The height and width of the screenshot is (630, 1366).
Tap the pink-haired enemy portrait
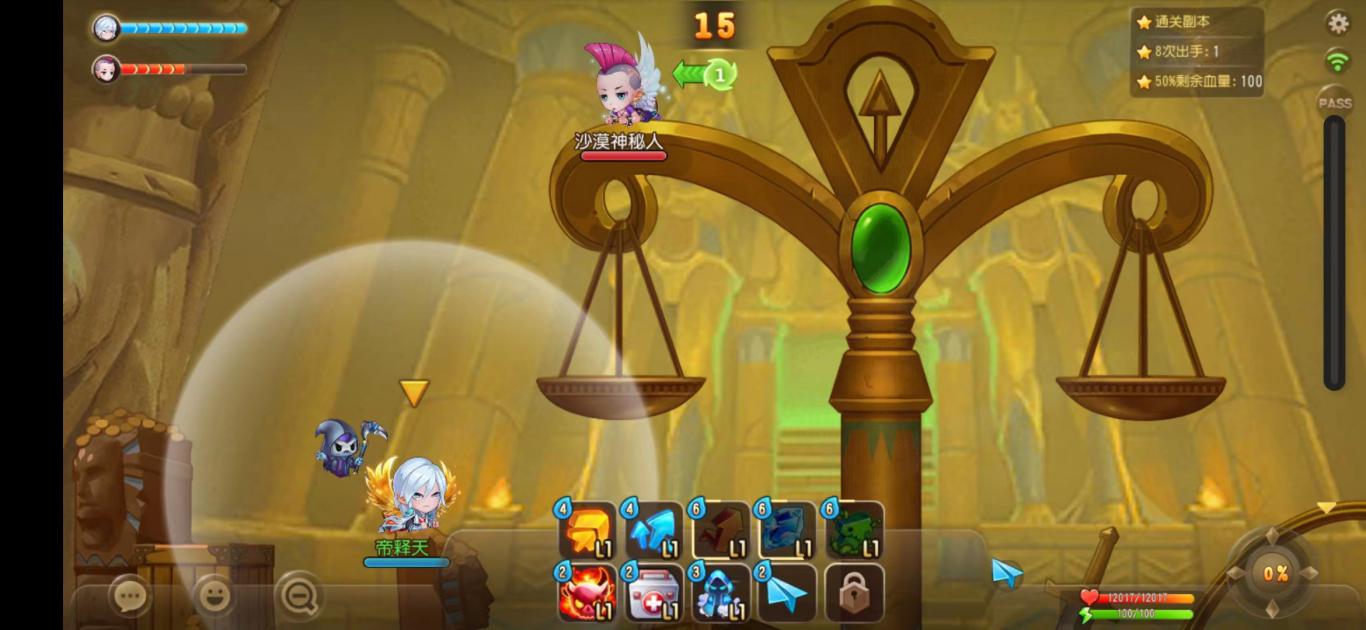tap(106, 68)
